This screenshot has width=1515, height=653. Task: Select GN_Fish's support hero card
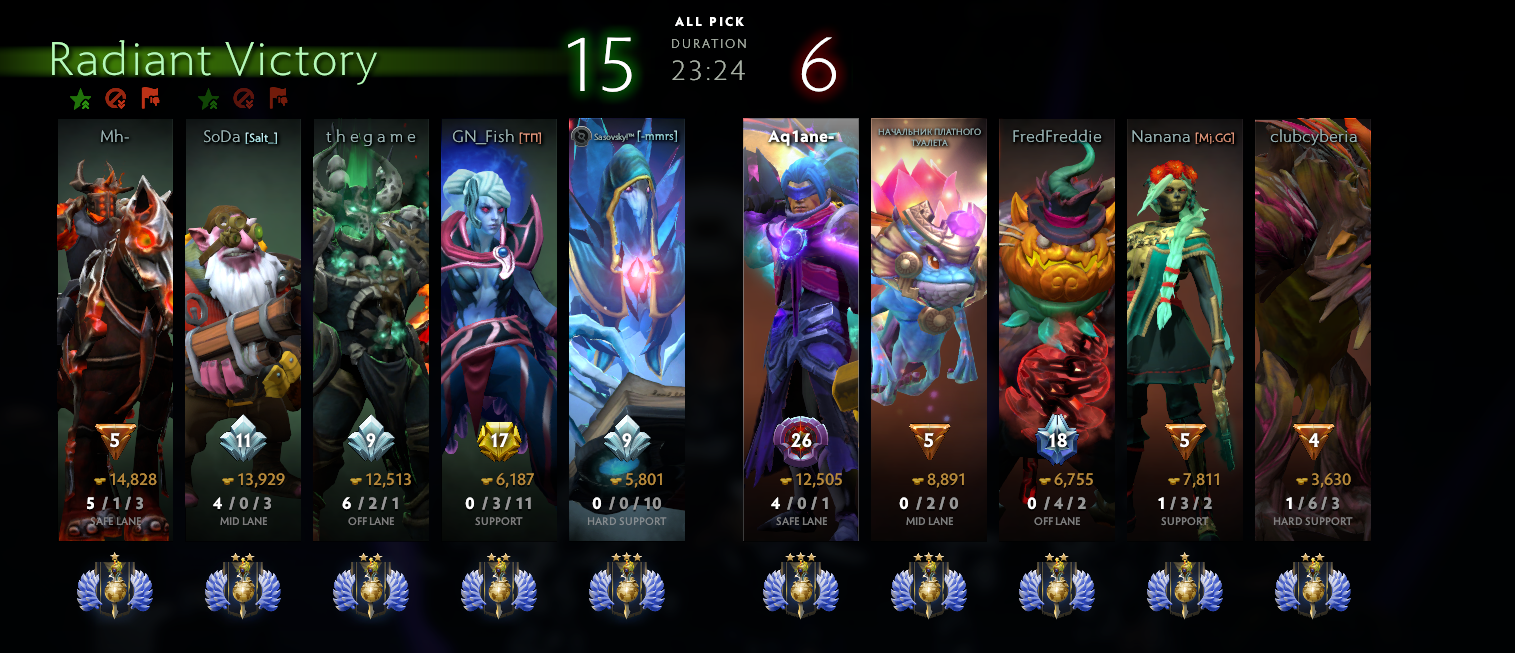[x=499, y=300]
